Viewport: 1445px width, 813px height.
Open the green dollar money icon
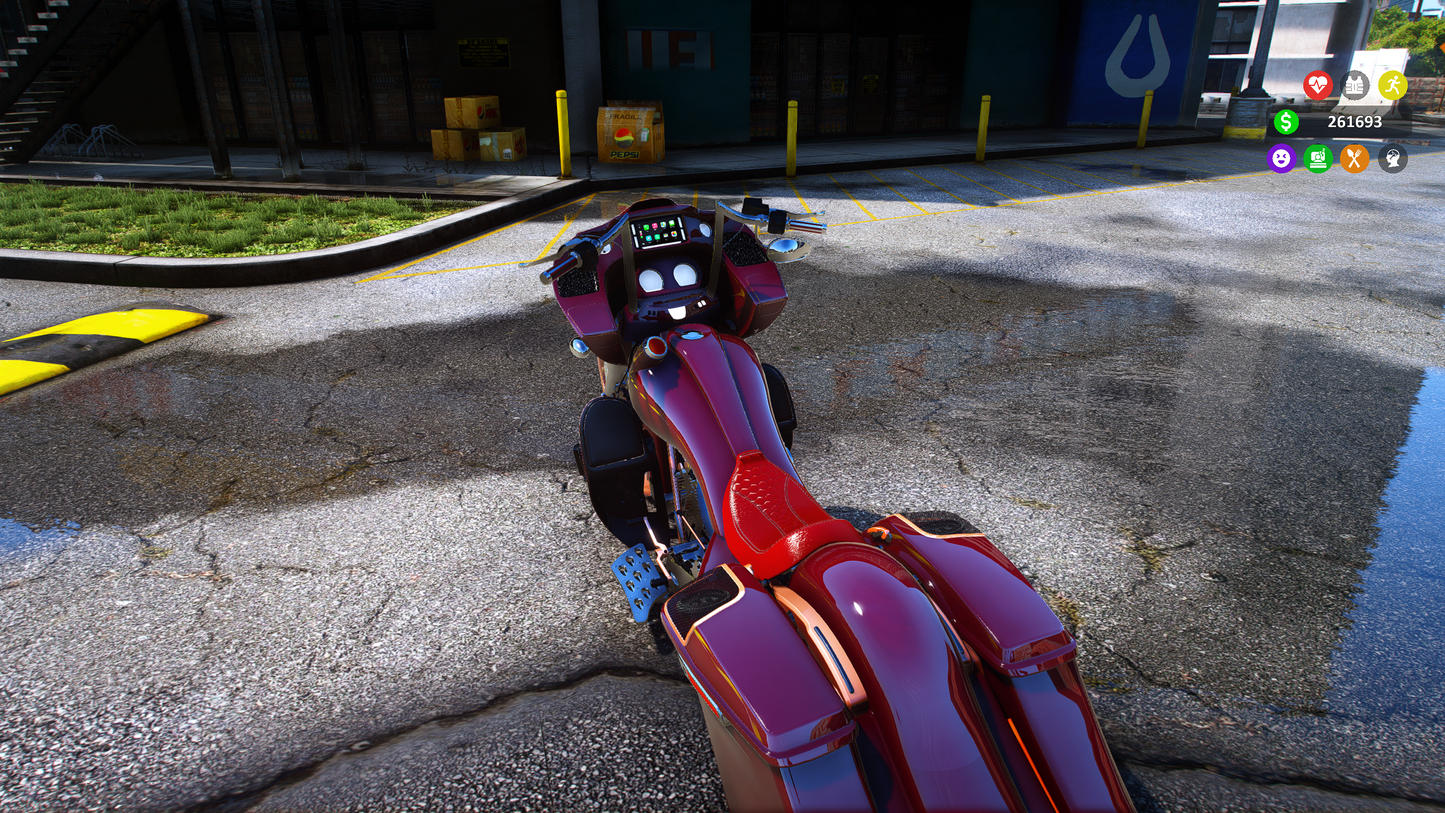tap(1286, 122)
